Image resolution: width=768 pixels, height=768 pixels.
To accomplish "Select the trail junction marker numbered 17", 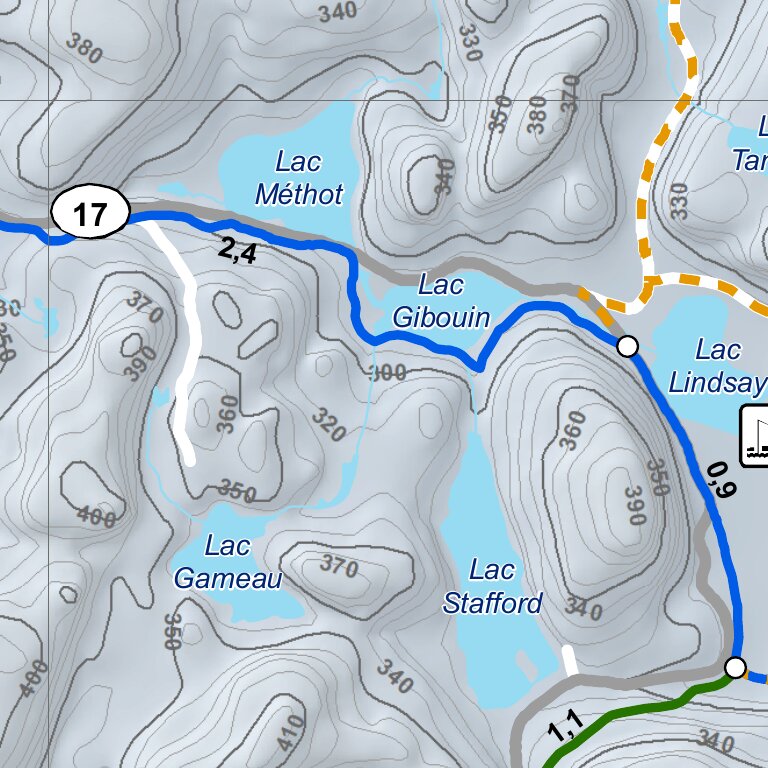I will (90, 213).
